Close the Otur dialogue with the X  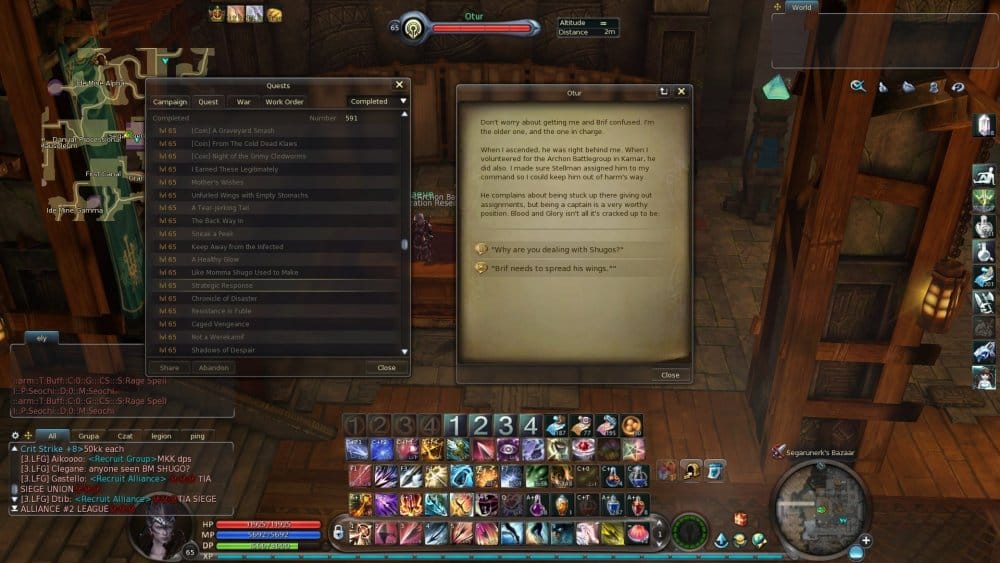coord(681,92)
